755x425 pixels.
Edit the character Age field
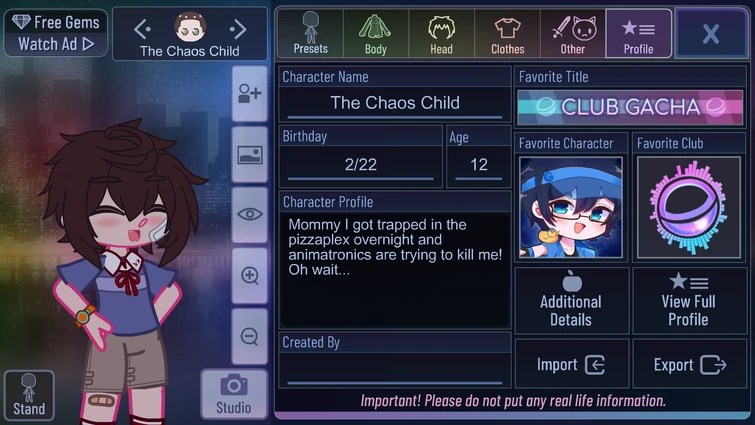pyautogui.click(x=478, y=164)
